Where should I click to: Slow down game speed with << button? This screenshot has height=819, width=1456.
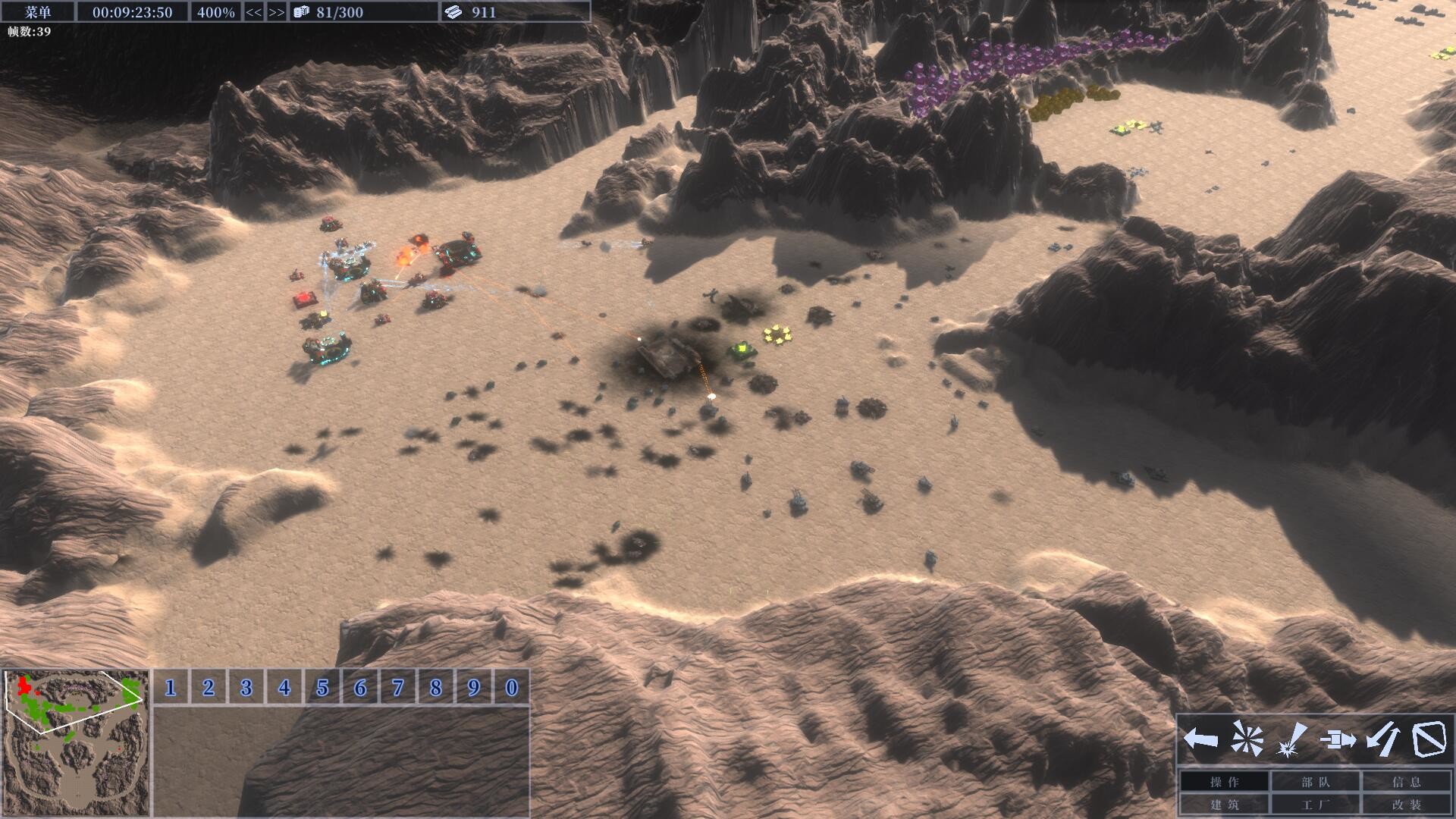pos(253,12)
